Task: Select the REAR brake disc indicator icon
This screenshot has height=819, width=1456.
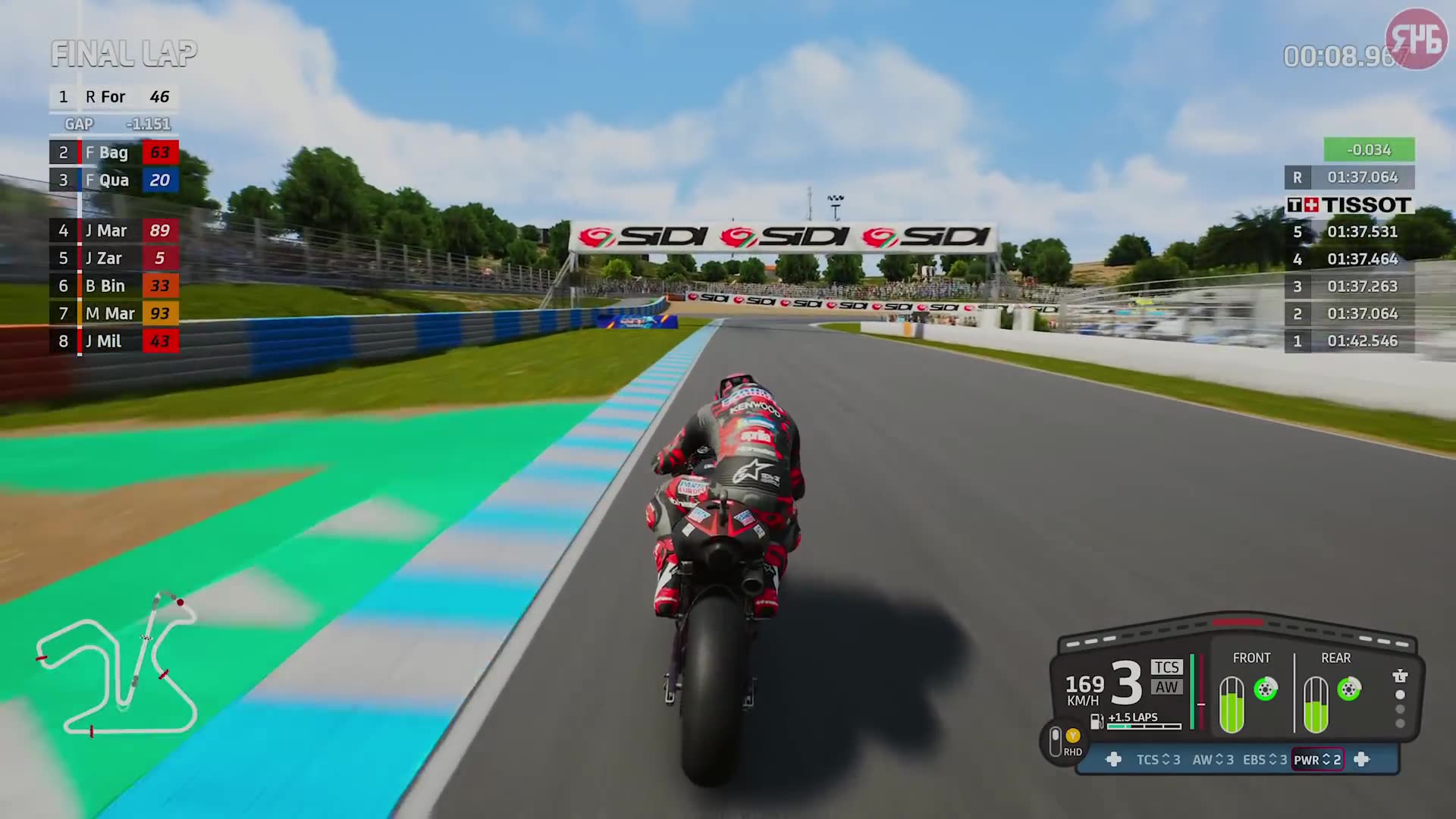Action: 1348,688
